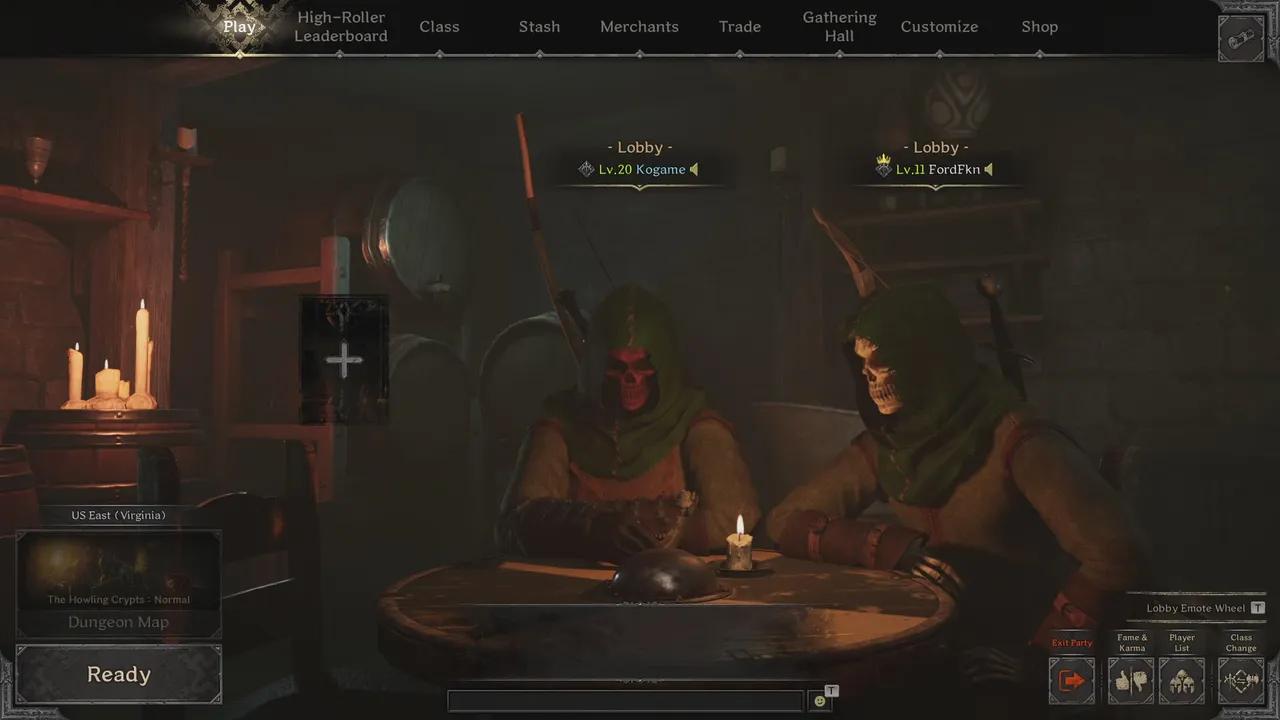
Task: Mute Kogame's voice chat speaker
Action: (x=694, y=169)
